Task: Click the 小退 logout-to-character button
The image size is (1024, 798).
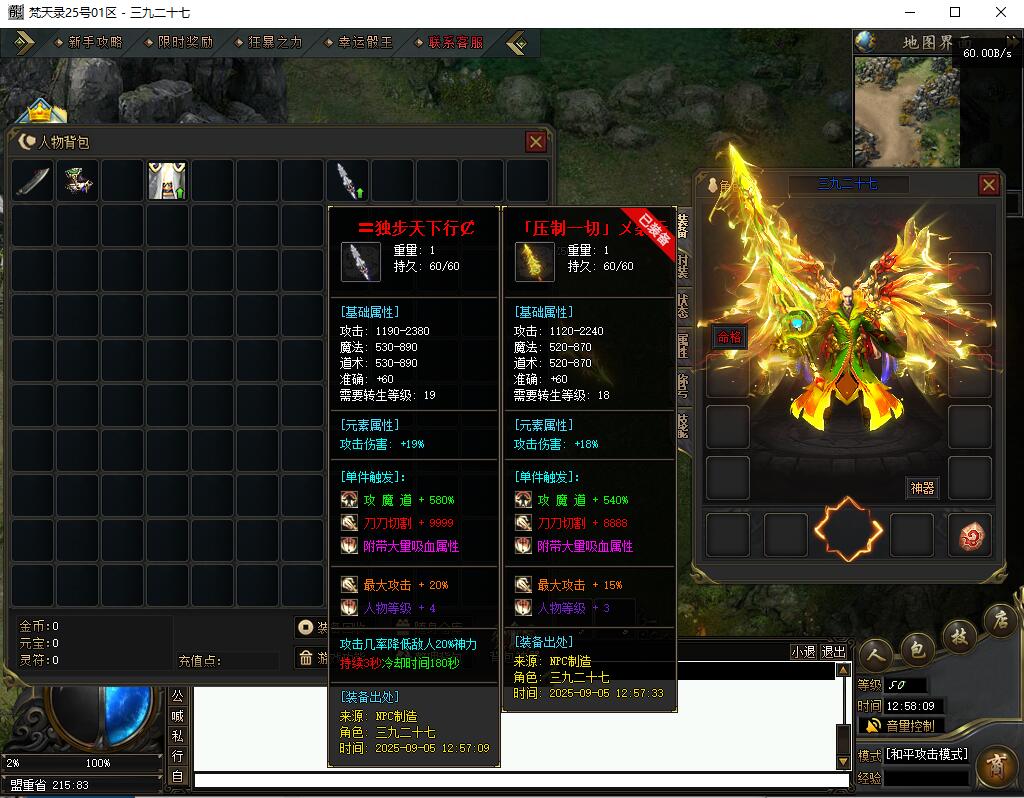Action: [x=803, y=651]
